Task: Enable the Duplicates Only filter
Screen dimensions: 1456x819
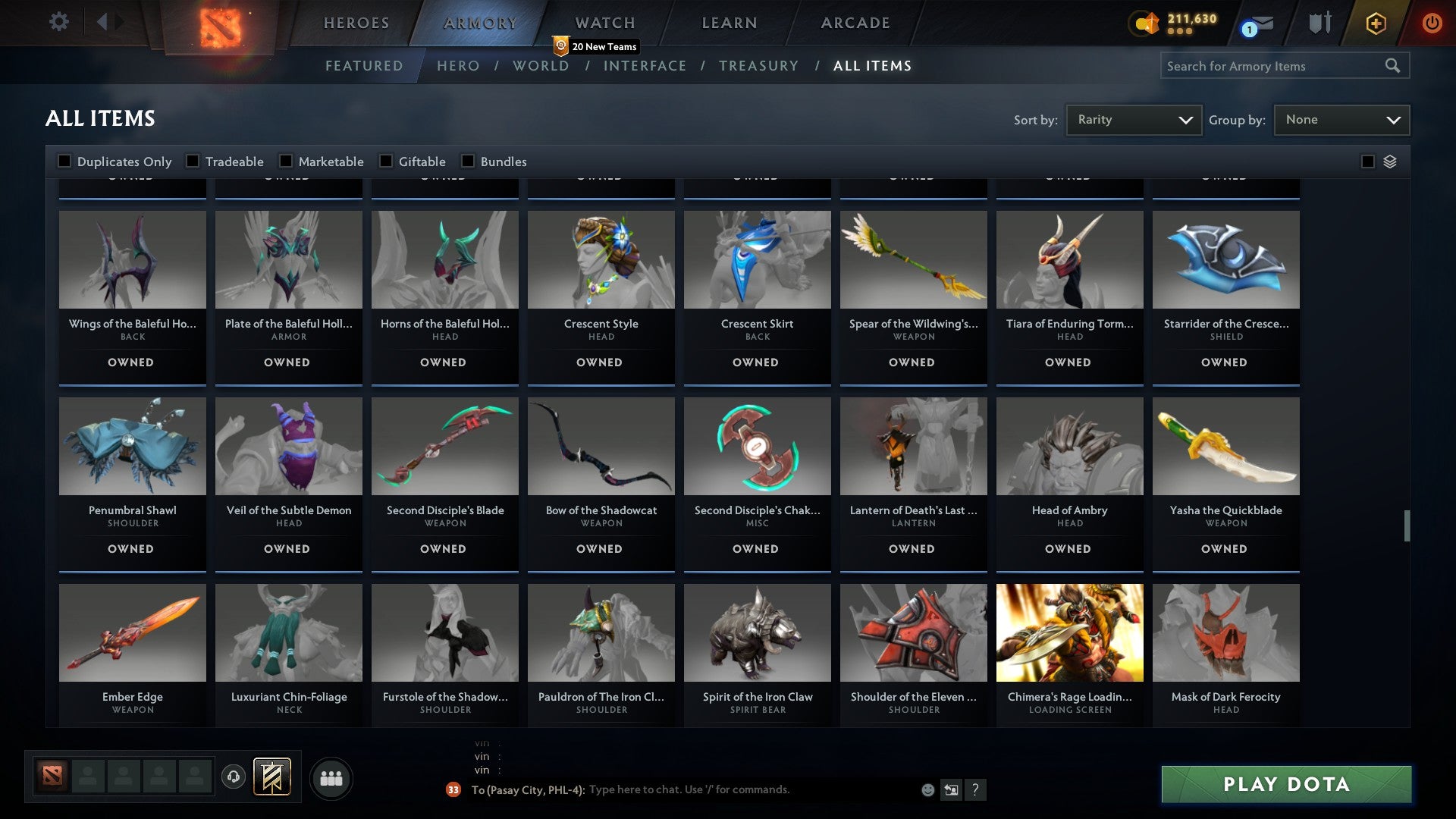Action: point(64,161)
